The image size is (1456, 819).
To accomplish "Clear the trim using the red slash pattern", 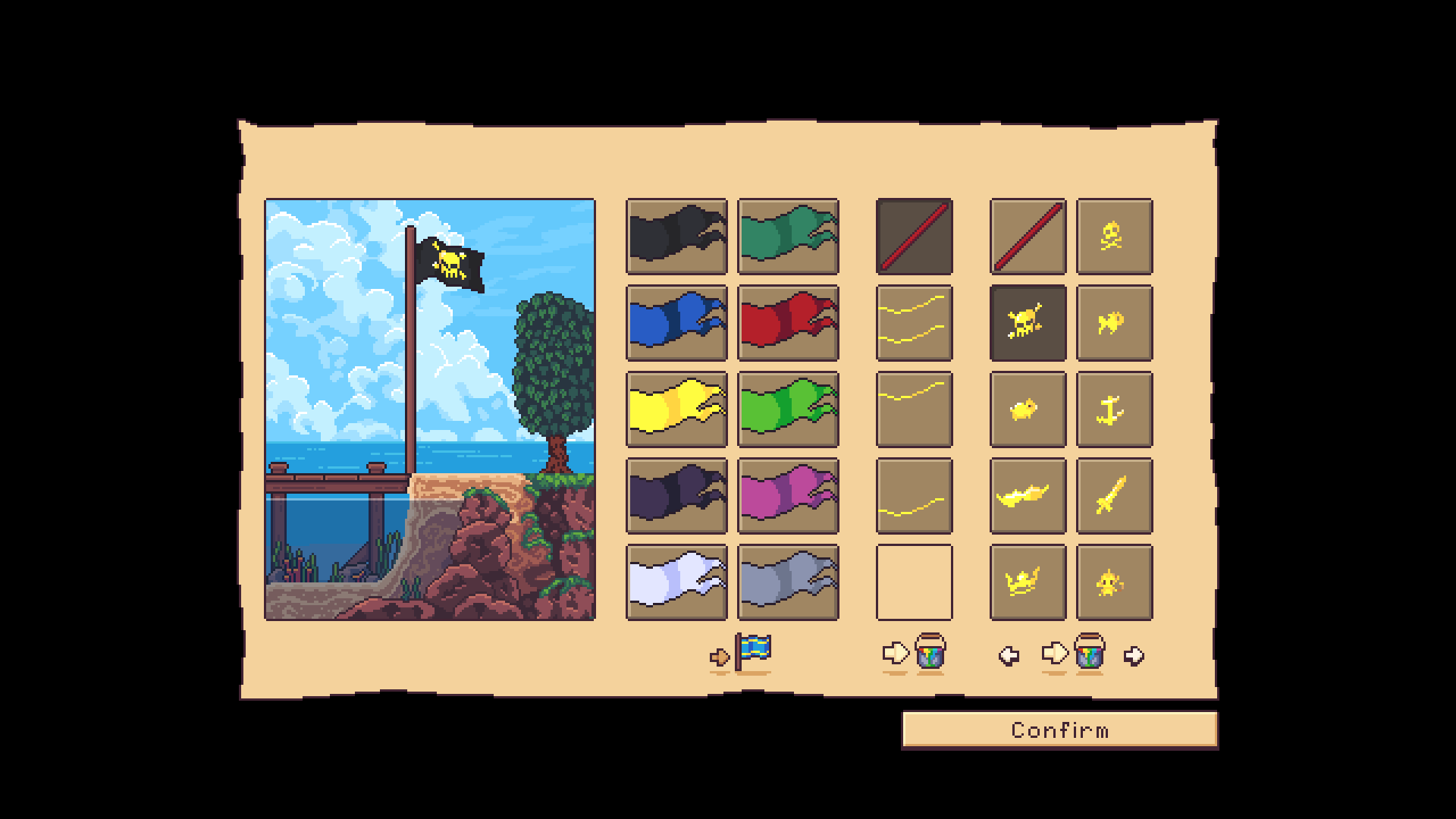I will [913, 235].
